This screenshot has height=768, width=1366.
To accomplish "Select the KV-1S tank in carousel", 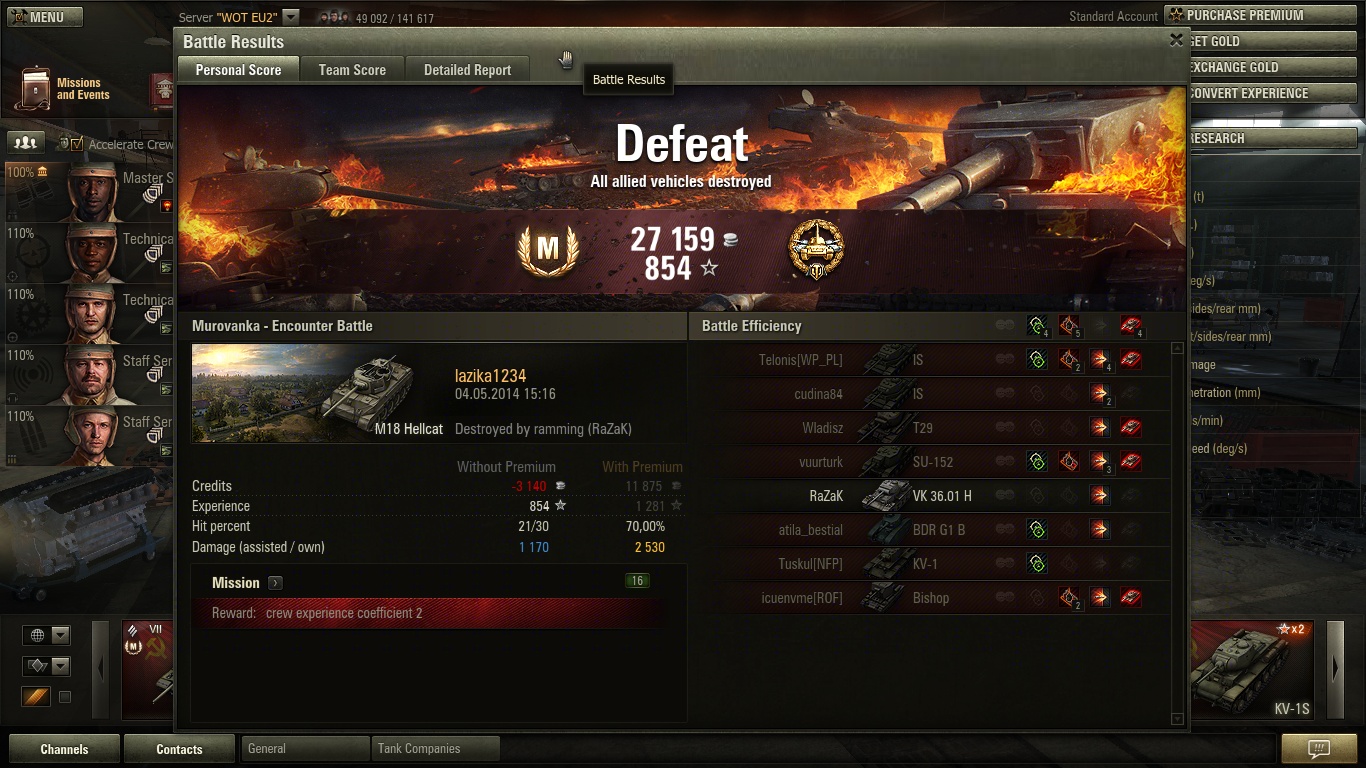I will (1255, 670).
